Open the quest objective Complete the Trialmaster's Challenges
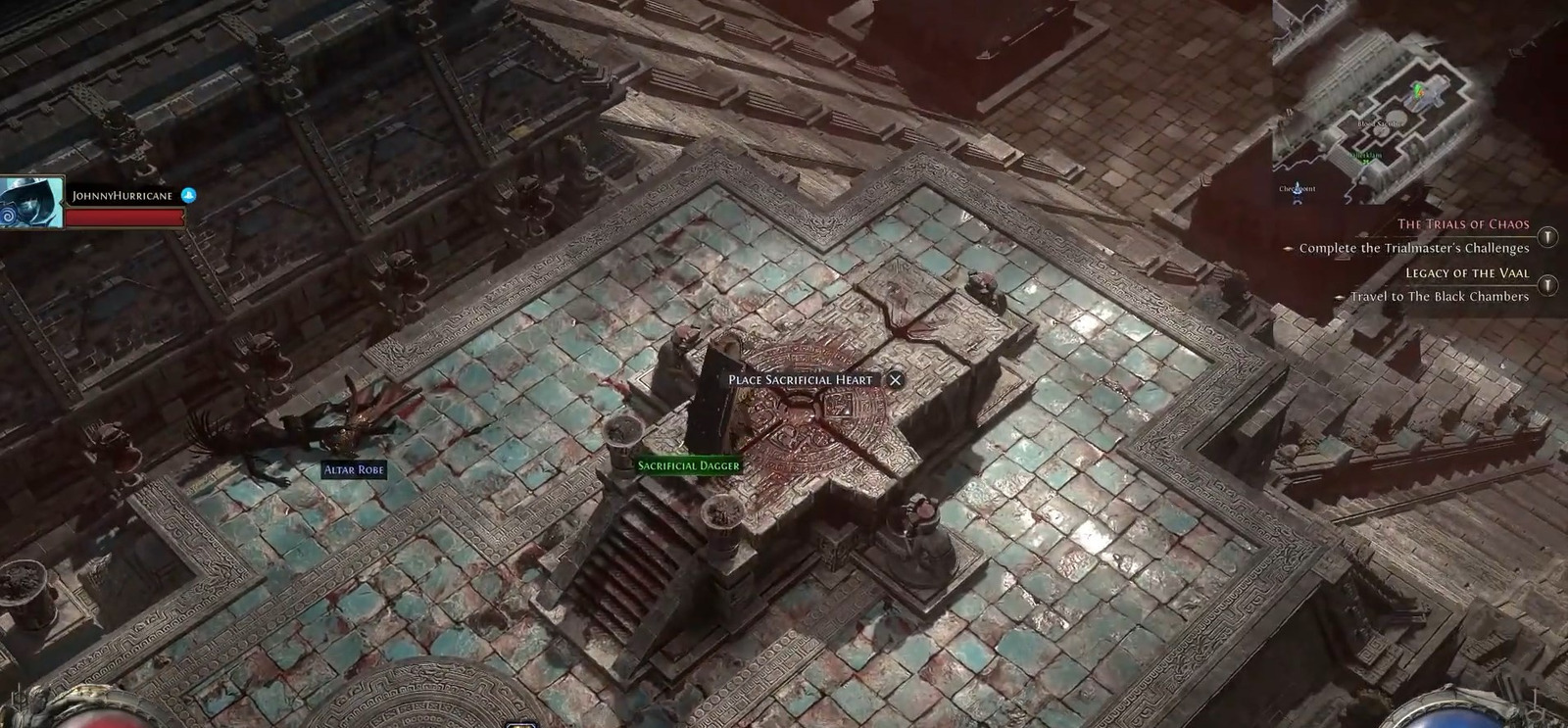Image resolution: width=1568 pixels, height=728 pixels. click(x=1413, y=248)
